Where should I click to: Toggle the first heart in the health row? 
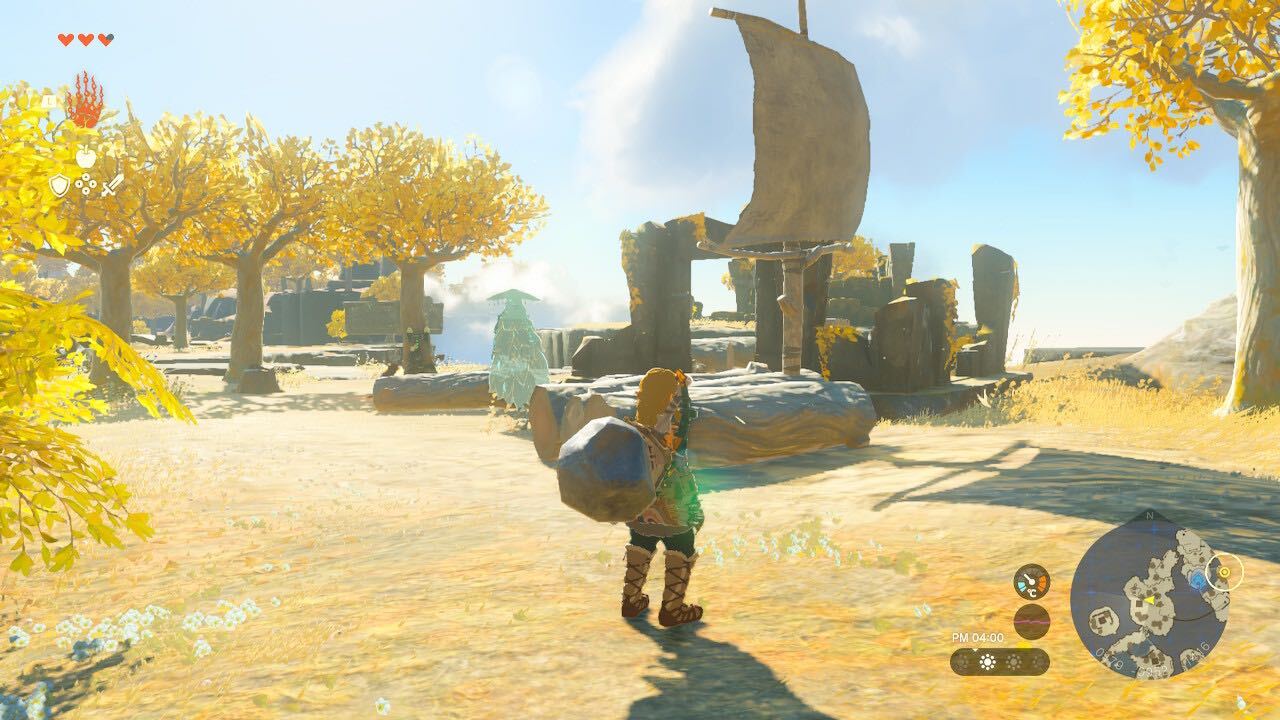point(66,40)
